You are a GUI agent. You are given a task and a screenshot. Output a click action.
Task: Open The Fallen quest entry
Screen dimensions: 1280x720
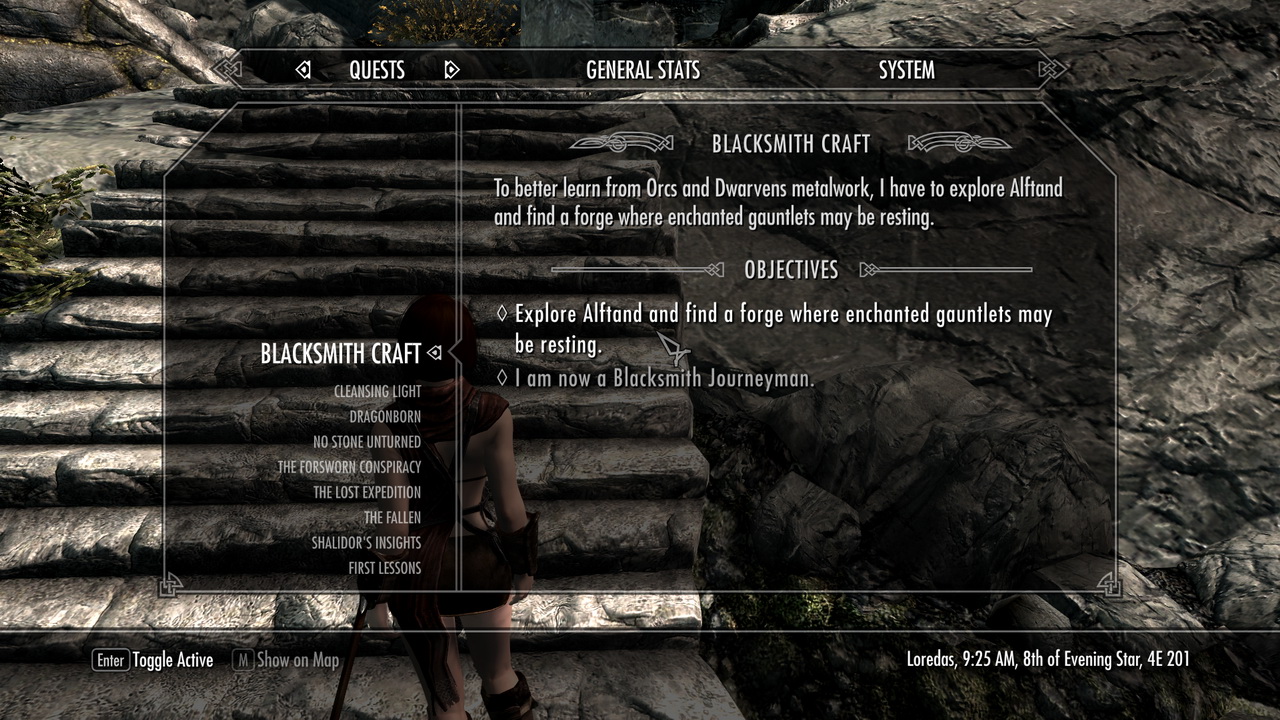392,518
